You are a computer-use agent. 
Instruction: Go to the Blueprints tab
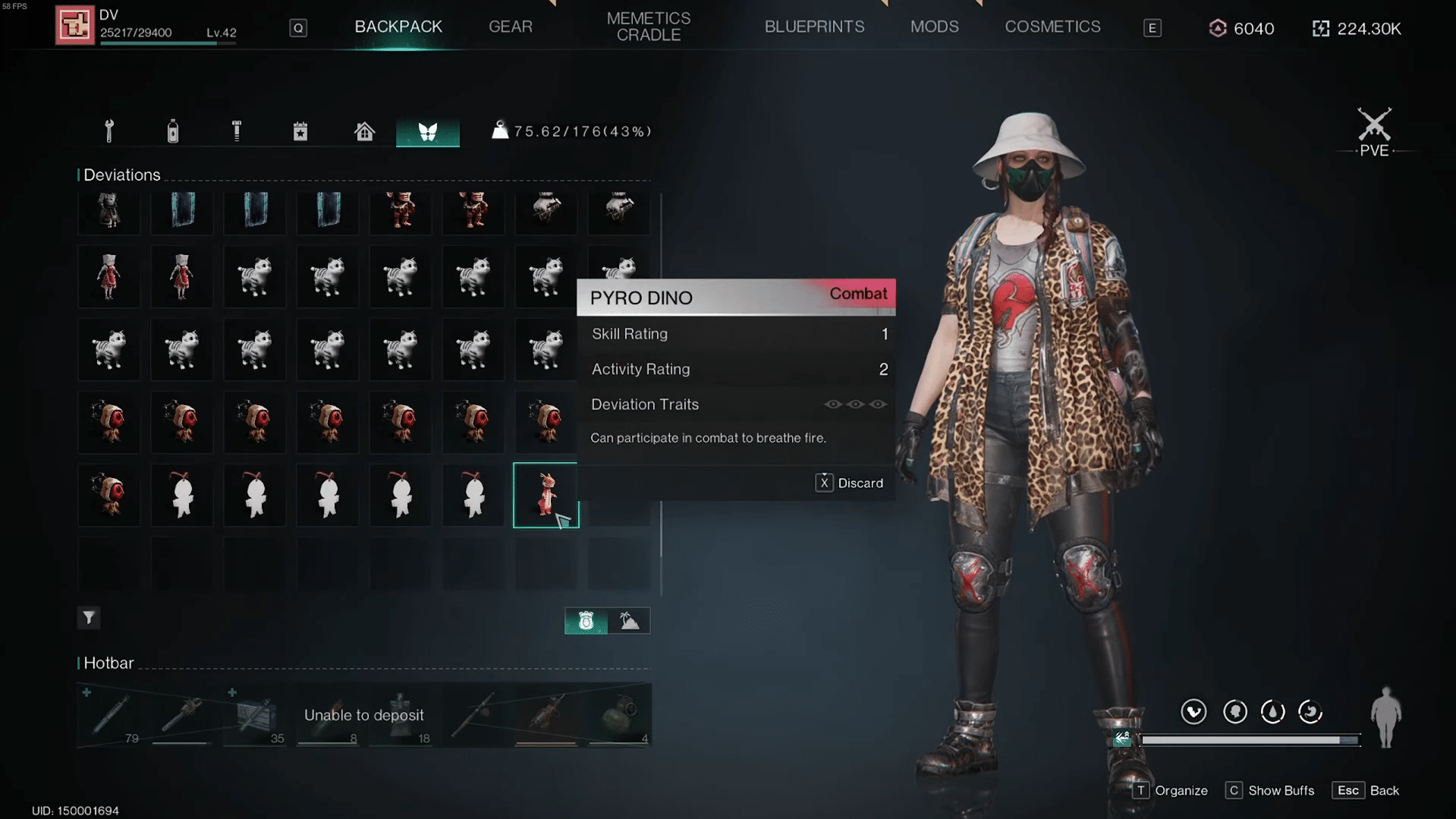814,27
